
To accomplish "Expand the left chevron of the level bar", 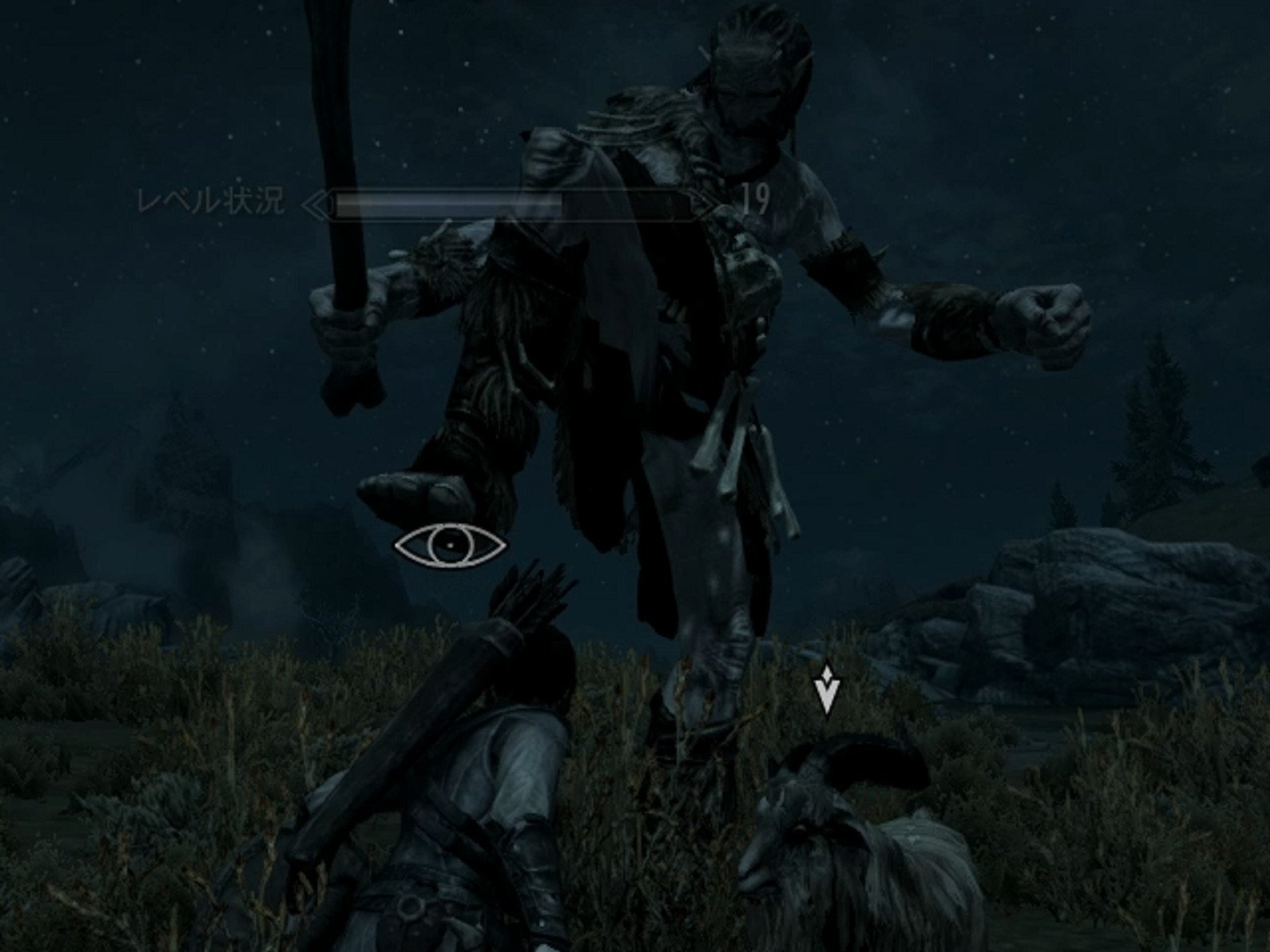I will [x=317, y=205].
